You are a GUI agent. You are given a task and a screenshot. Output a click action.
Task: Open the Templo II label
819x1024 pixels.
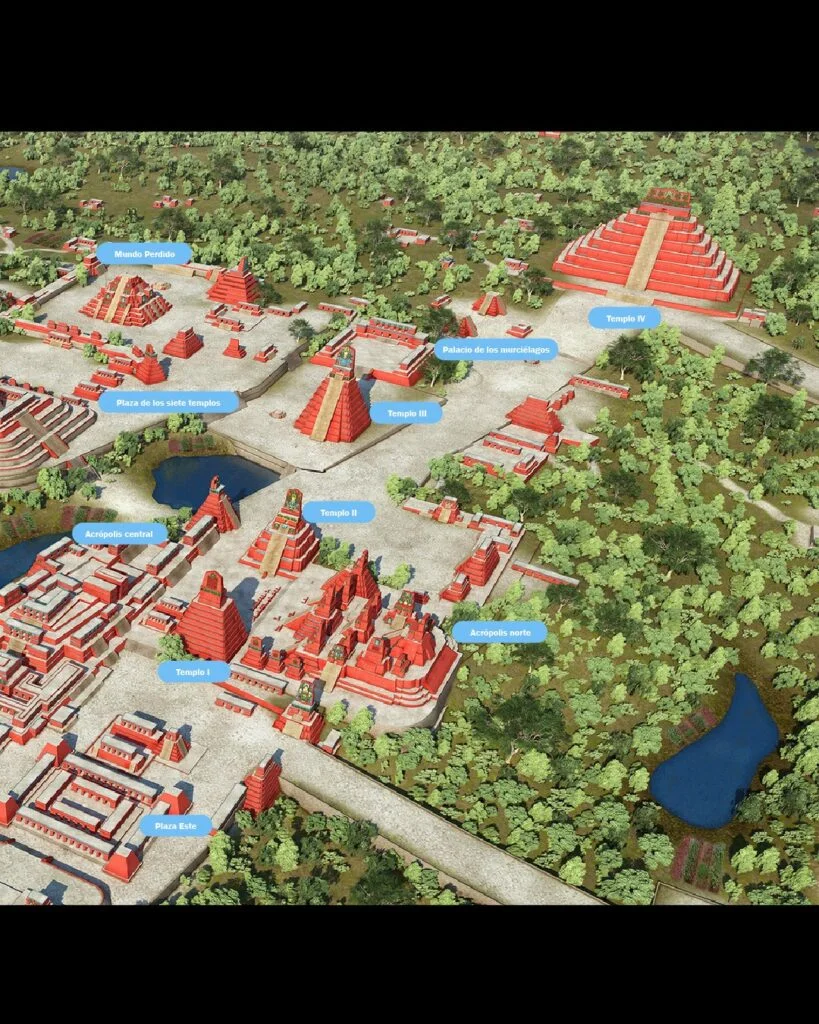click(x=338, y=513)
